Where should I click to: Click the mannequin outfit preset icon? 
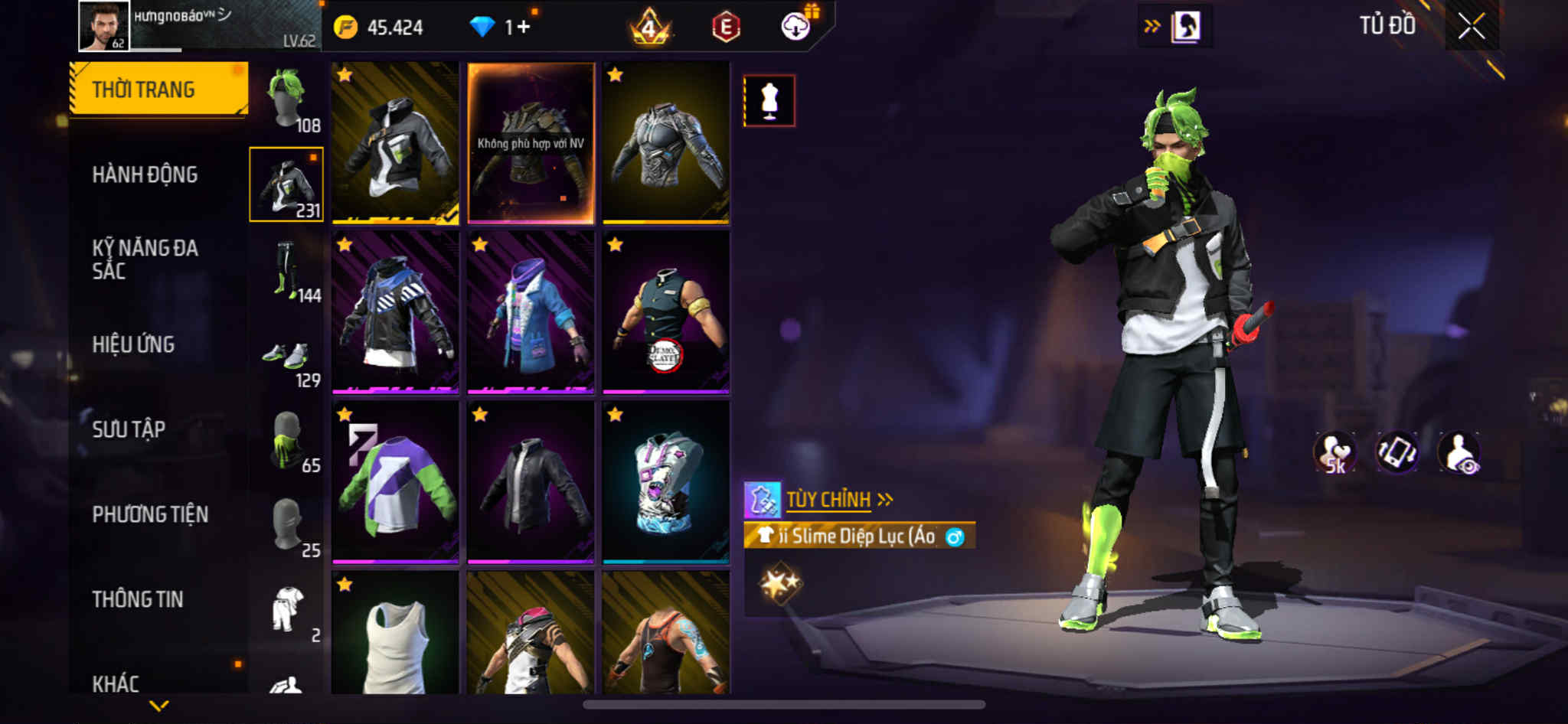pyautogui.click(x=769, y=101)
